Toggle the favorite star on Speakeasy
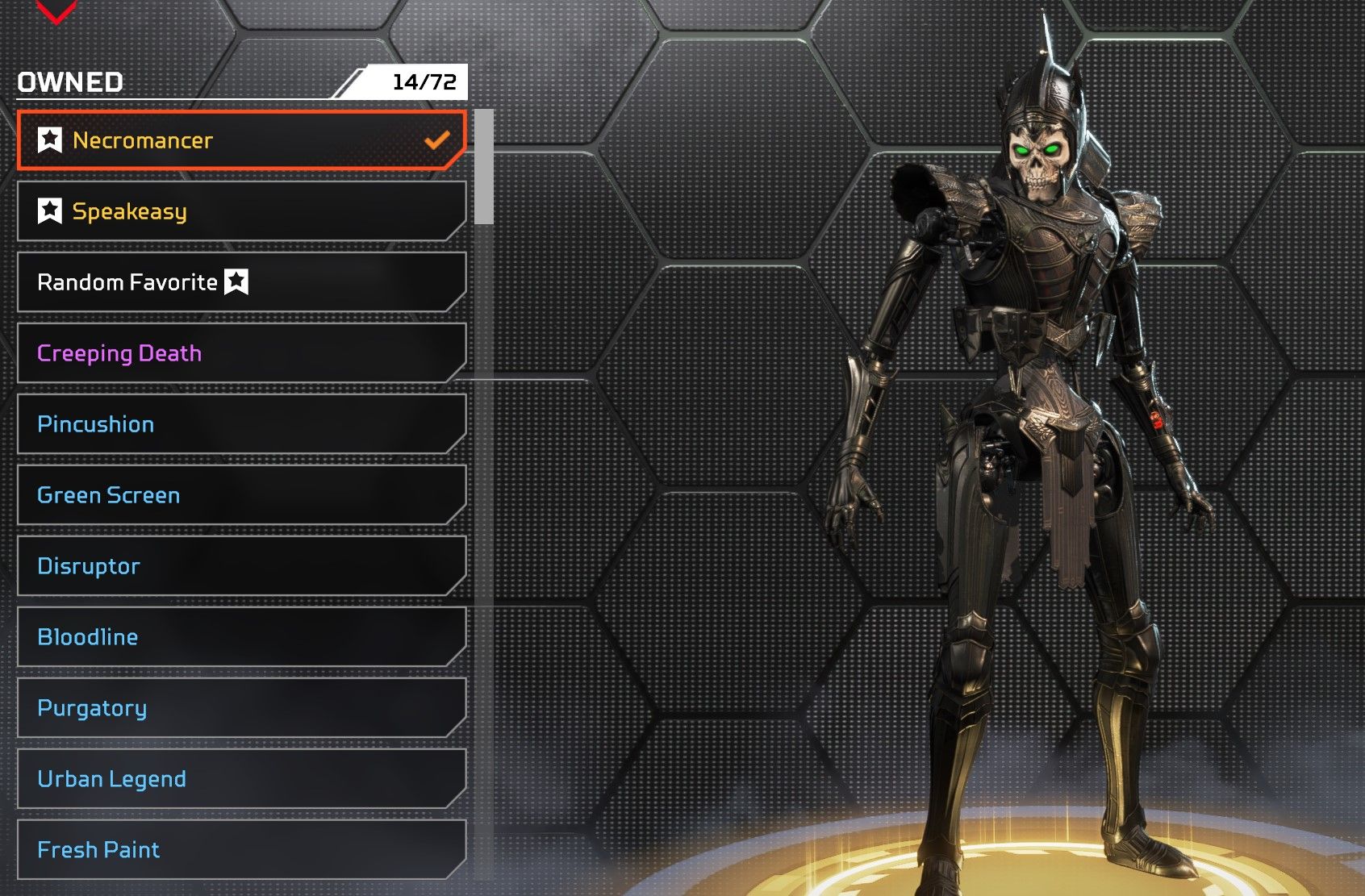Image resolution: width=1365 pixels, height=896 pixels. point(50,211)
